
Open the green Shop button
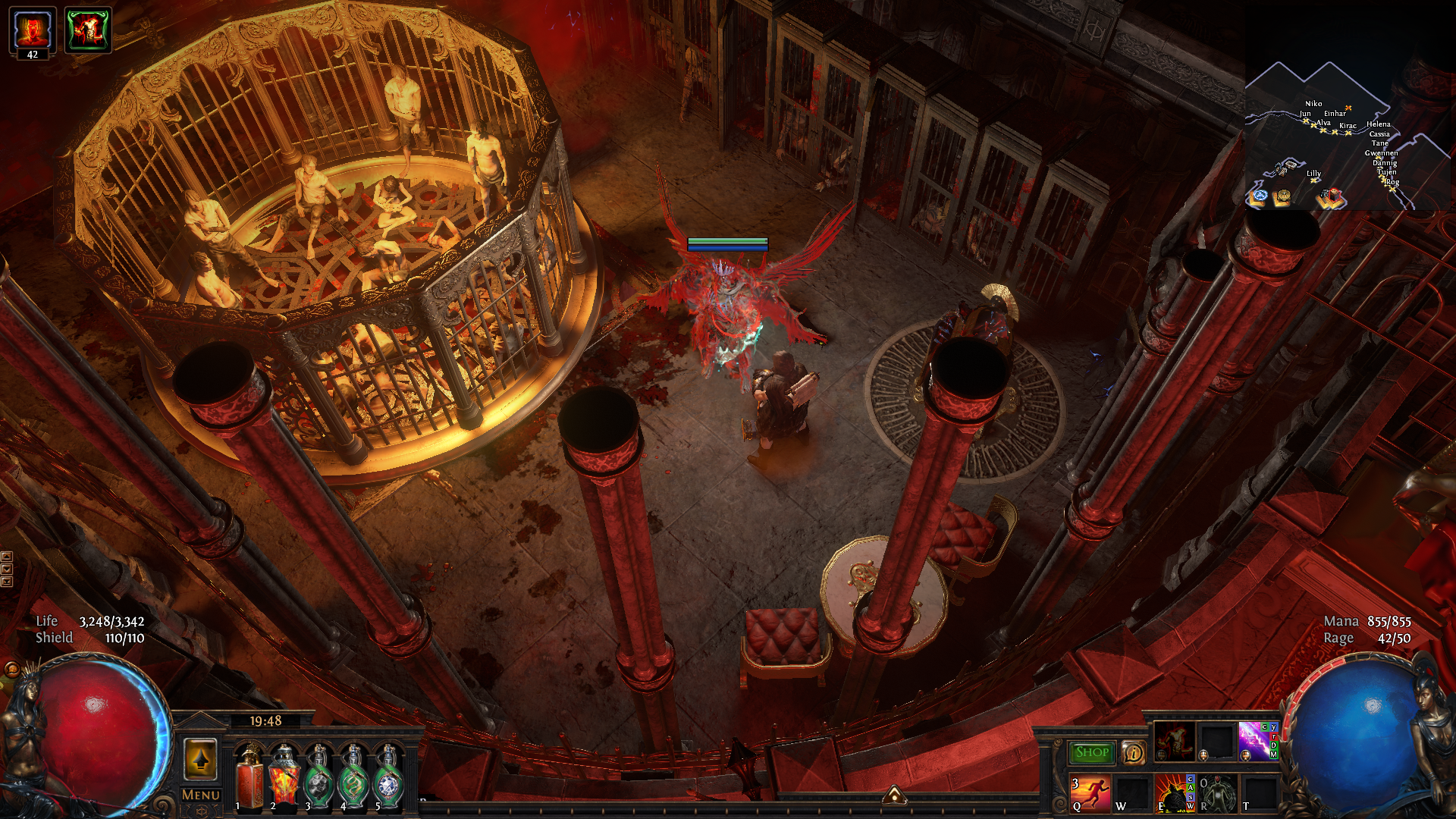1092,752
